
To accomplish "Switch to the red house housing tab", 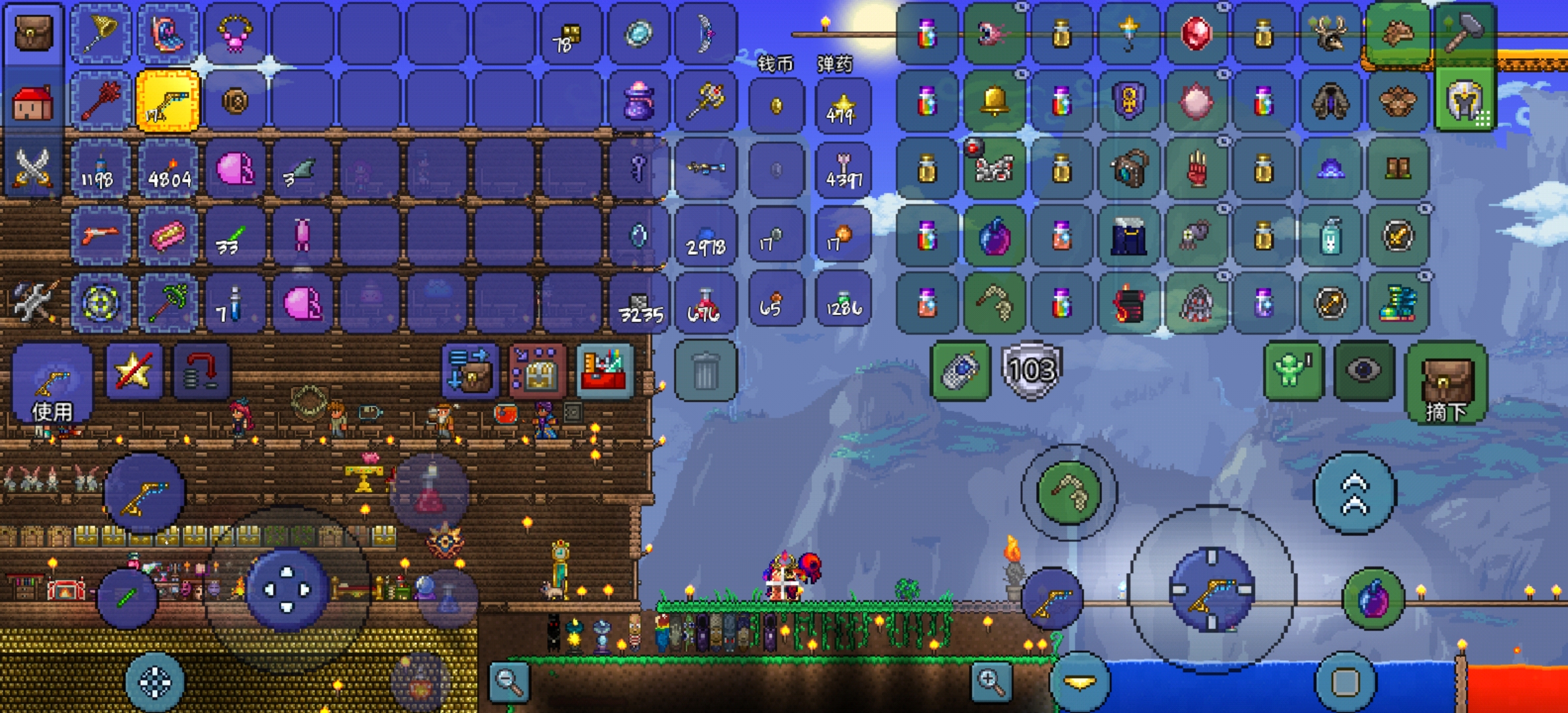I will coord(33,103).
